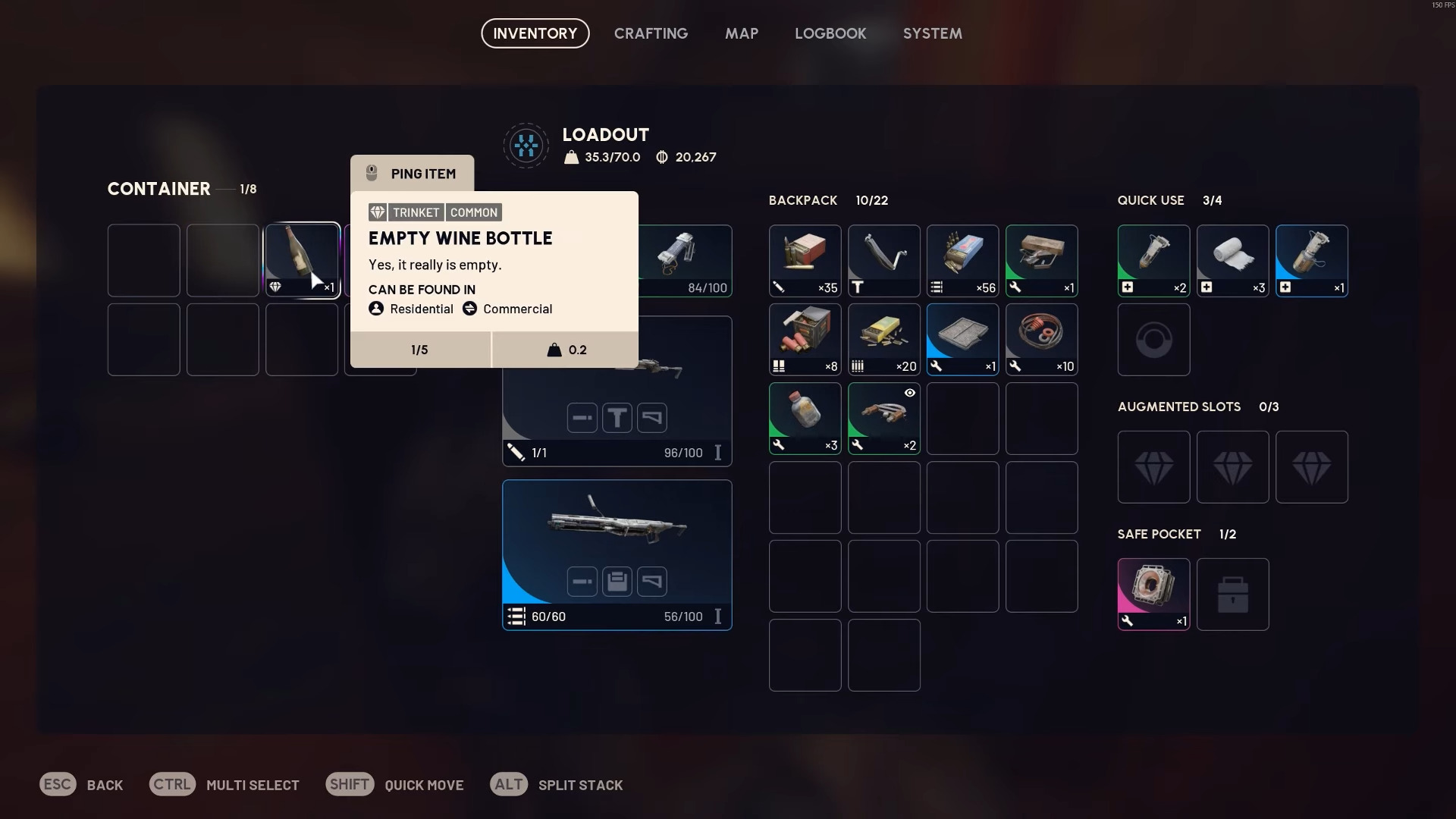Select the green medical syringe in Quick Use
This screenshot has width=1456, height=819.
[1153, 260]
